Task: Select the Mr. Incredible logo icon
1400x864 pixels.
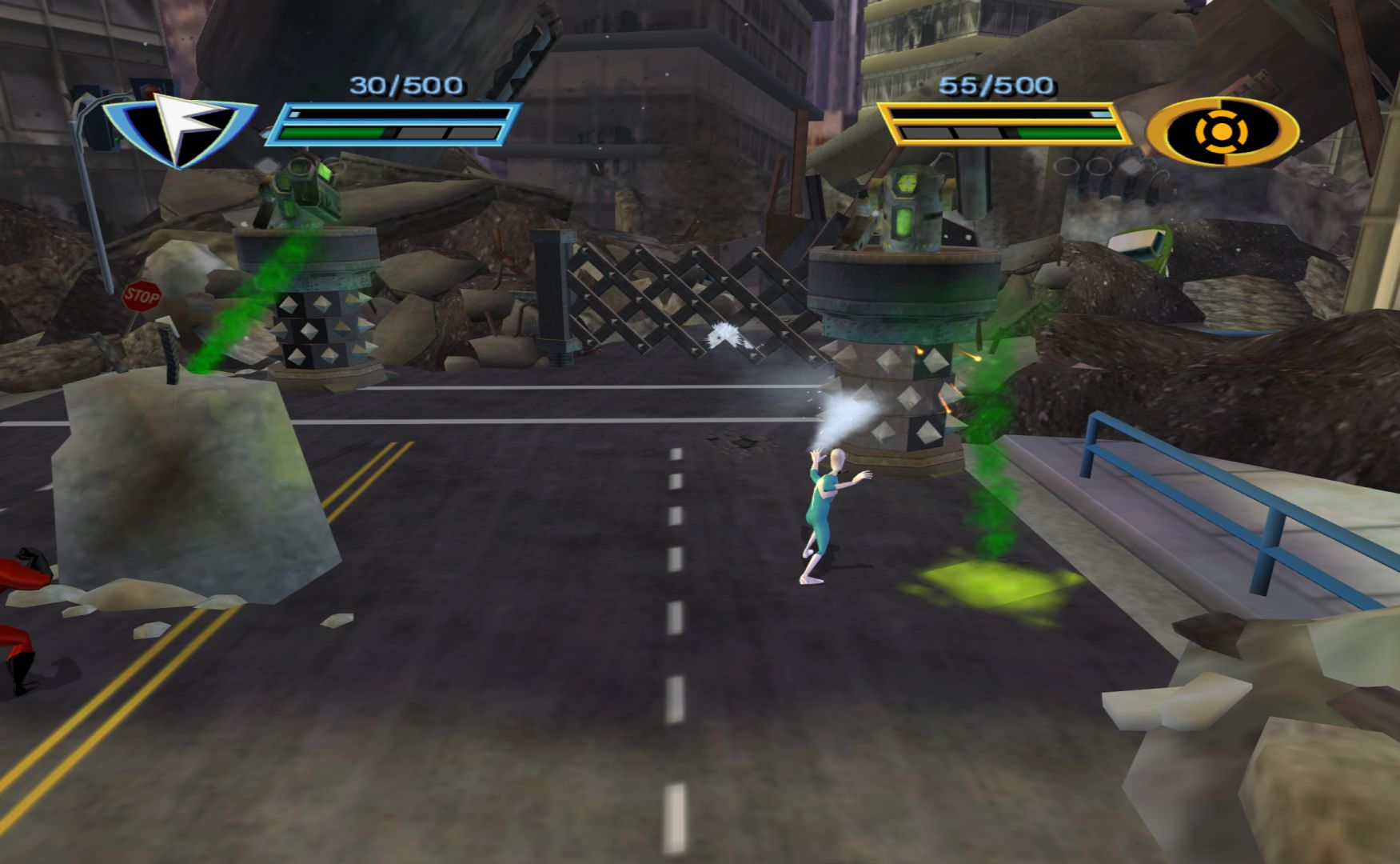Action: click(x=1222, y=130)
